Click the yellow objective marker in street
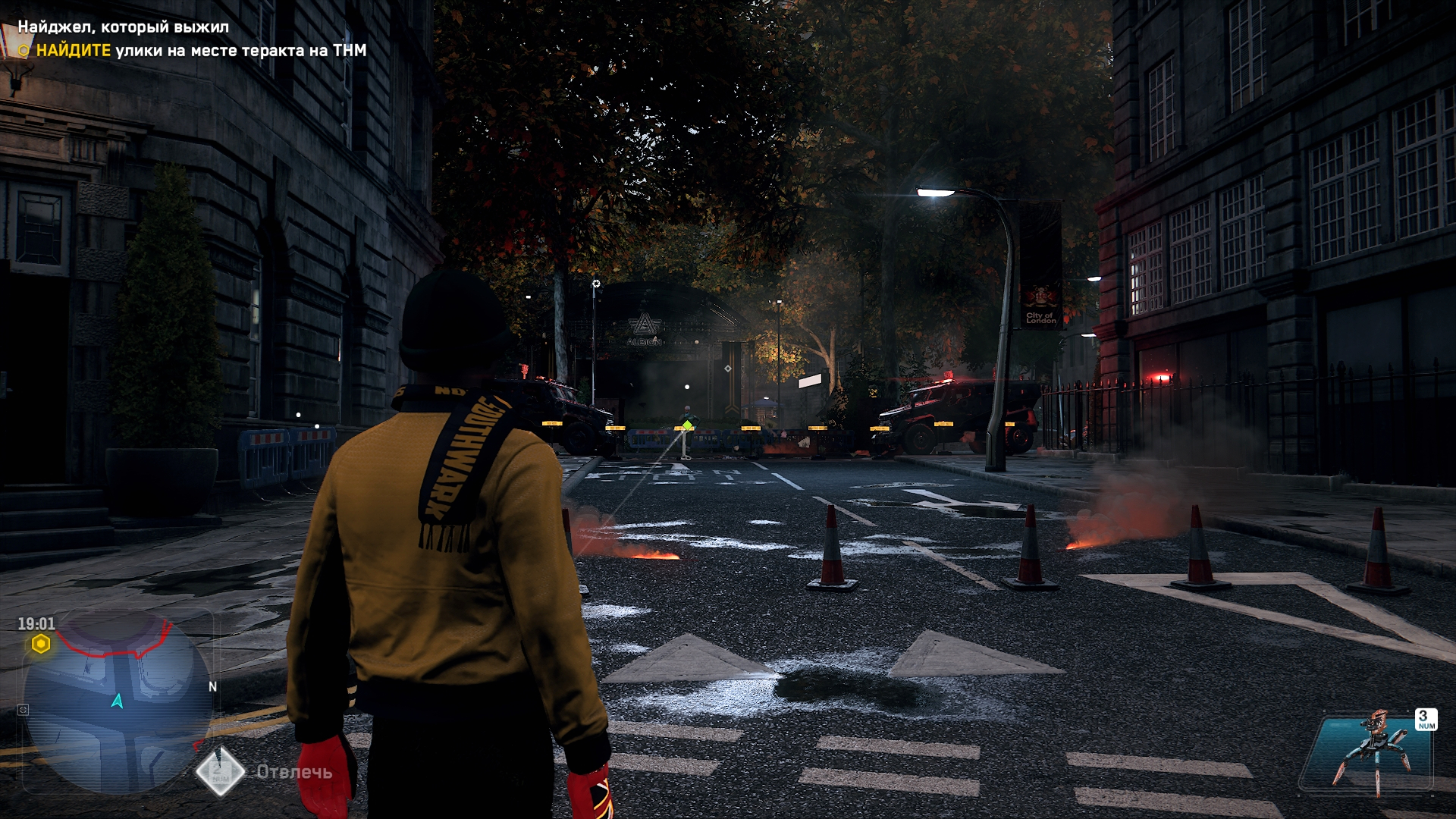Screen dimensions: 1456x819 click(687, 425)
